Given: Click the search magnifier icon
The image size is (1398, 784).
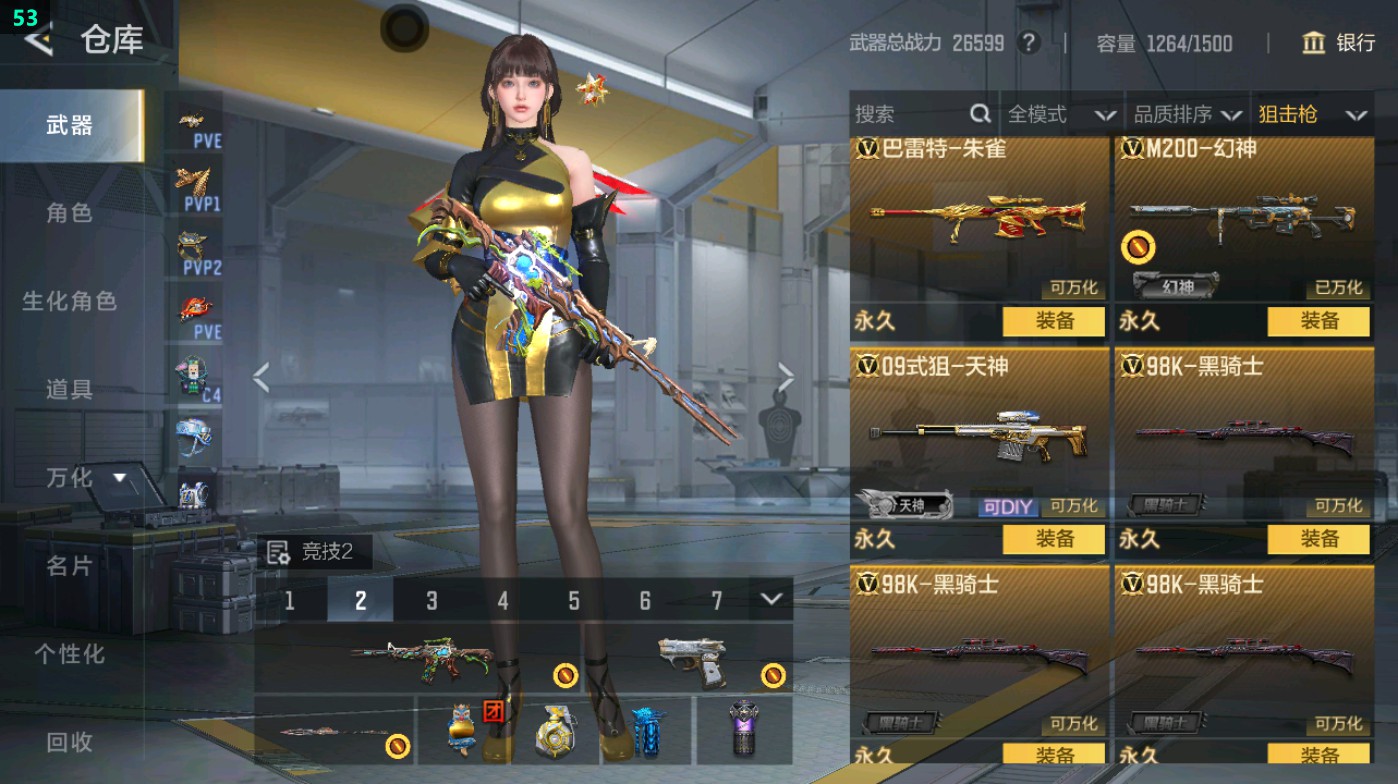Looking at the screenshot, I should [x=978, y=115].
